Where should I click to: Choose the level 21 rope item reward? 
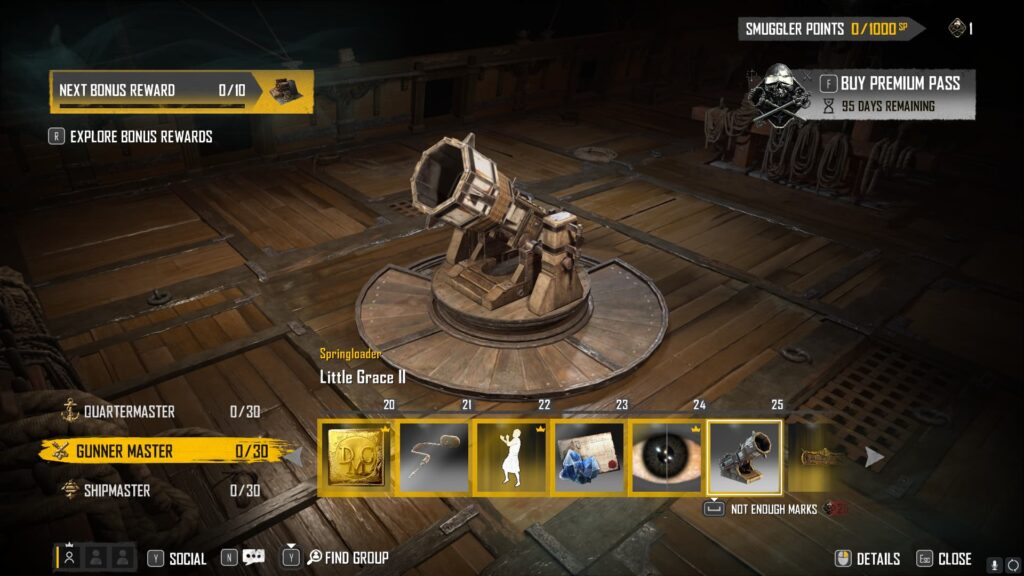pyautogui.click(x=433, y=457)
